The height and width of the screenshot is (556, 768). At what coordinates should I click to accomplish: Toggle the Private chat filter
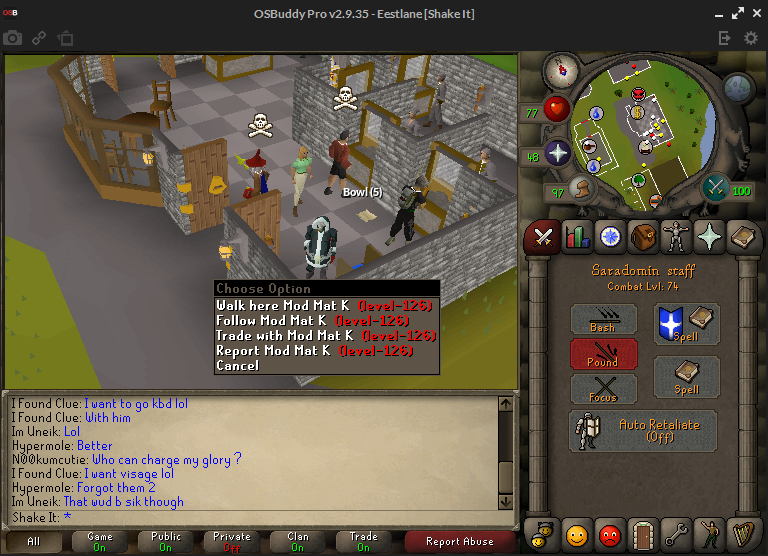(232, 541)
